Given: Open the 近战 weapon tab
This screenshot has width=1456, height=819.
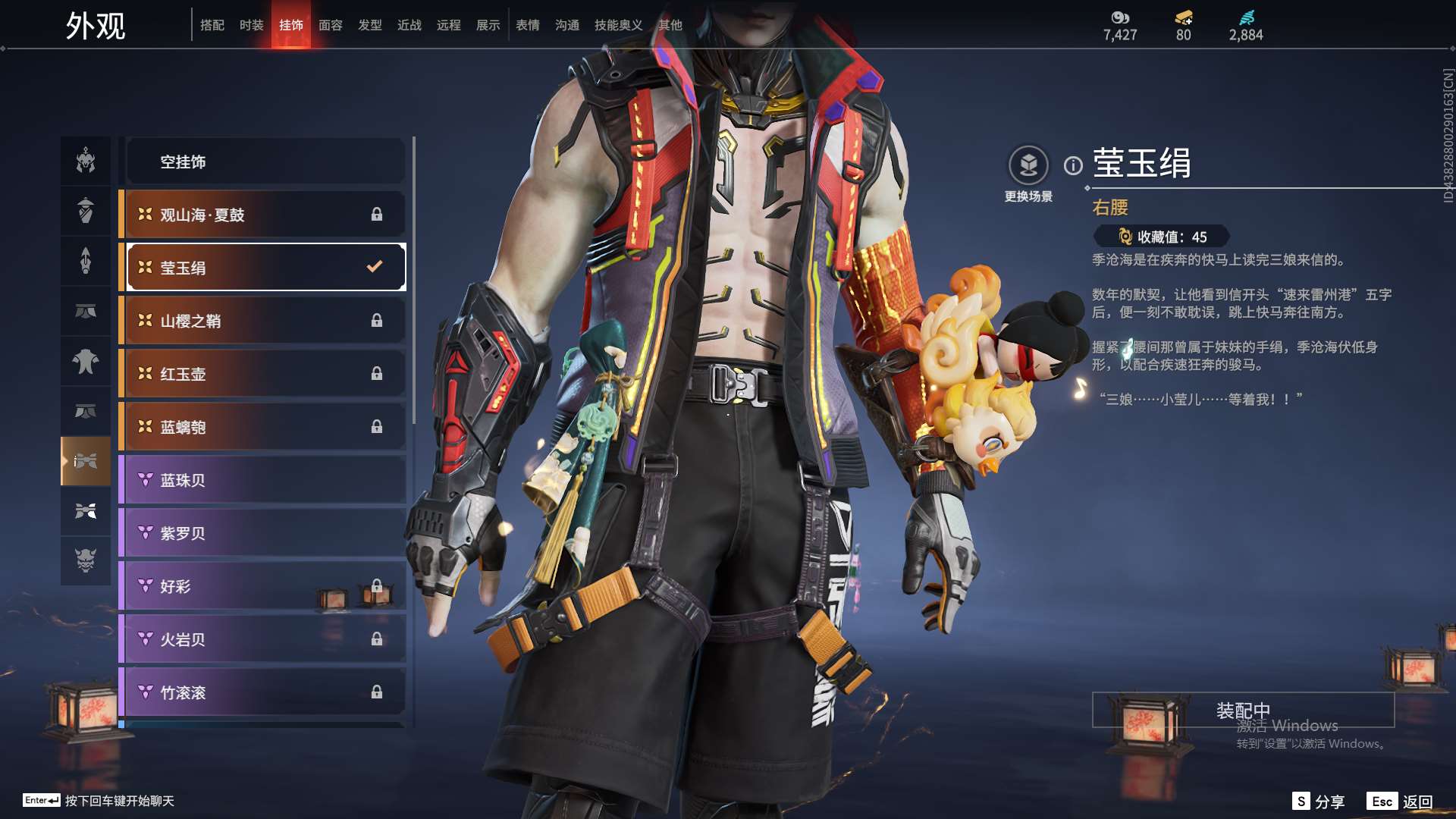Looking at the screenshot, I should coord(409,25).
